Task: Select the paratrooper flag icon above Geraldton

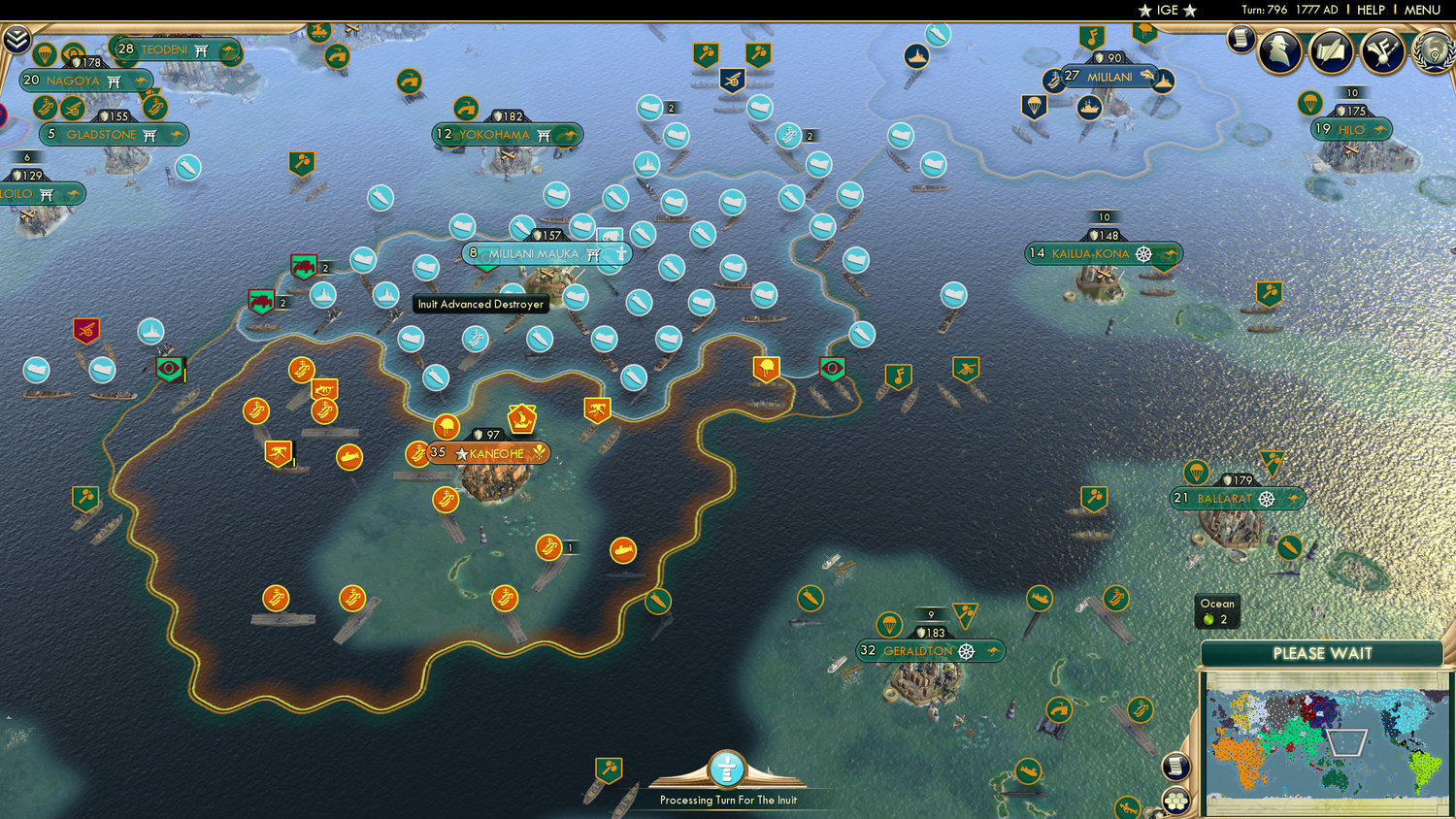Action: [x=888, y=624]
